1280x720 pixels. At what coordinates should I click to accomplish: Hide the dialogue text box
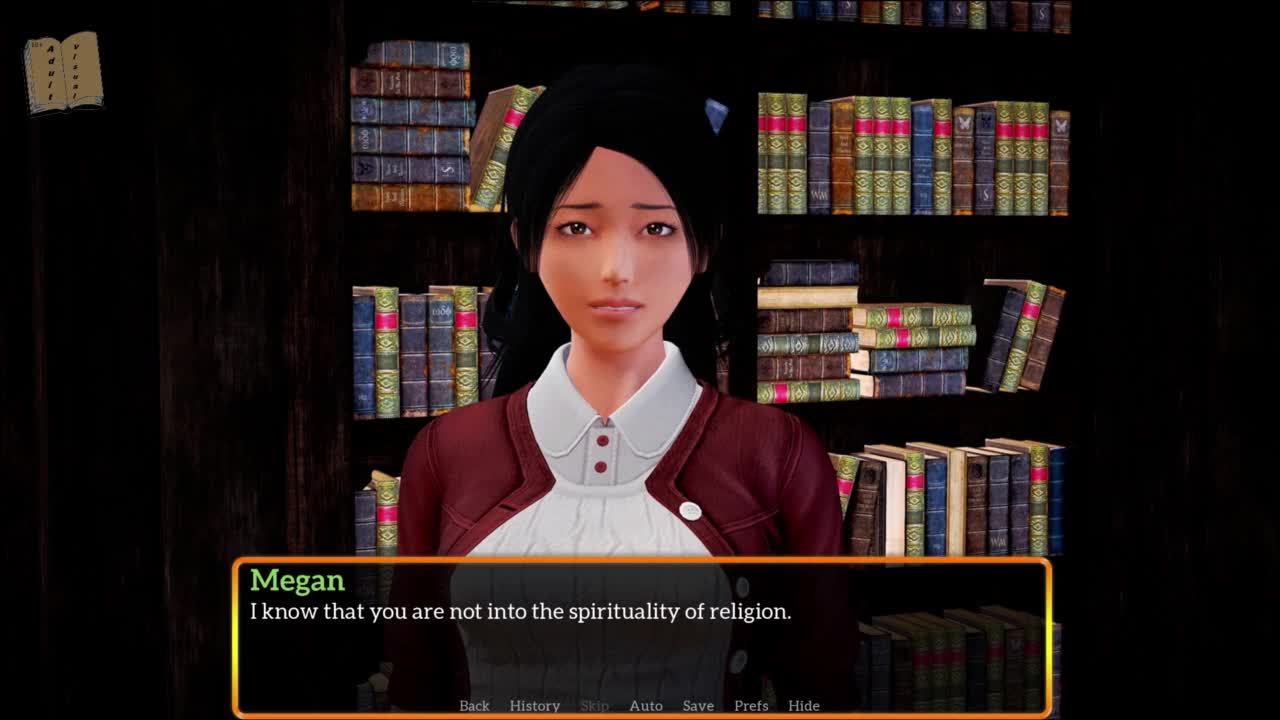pos(804,705)
